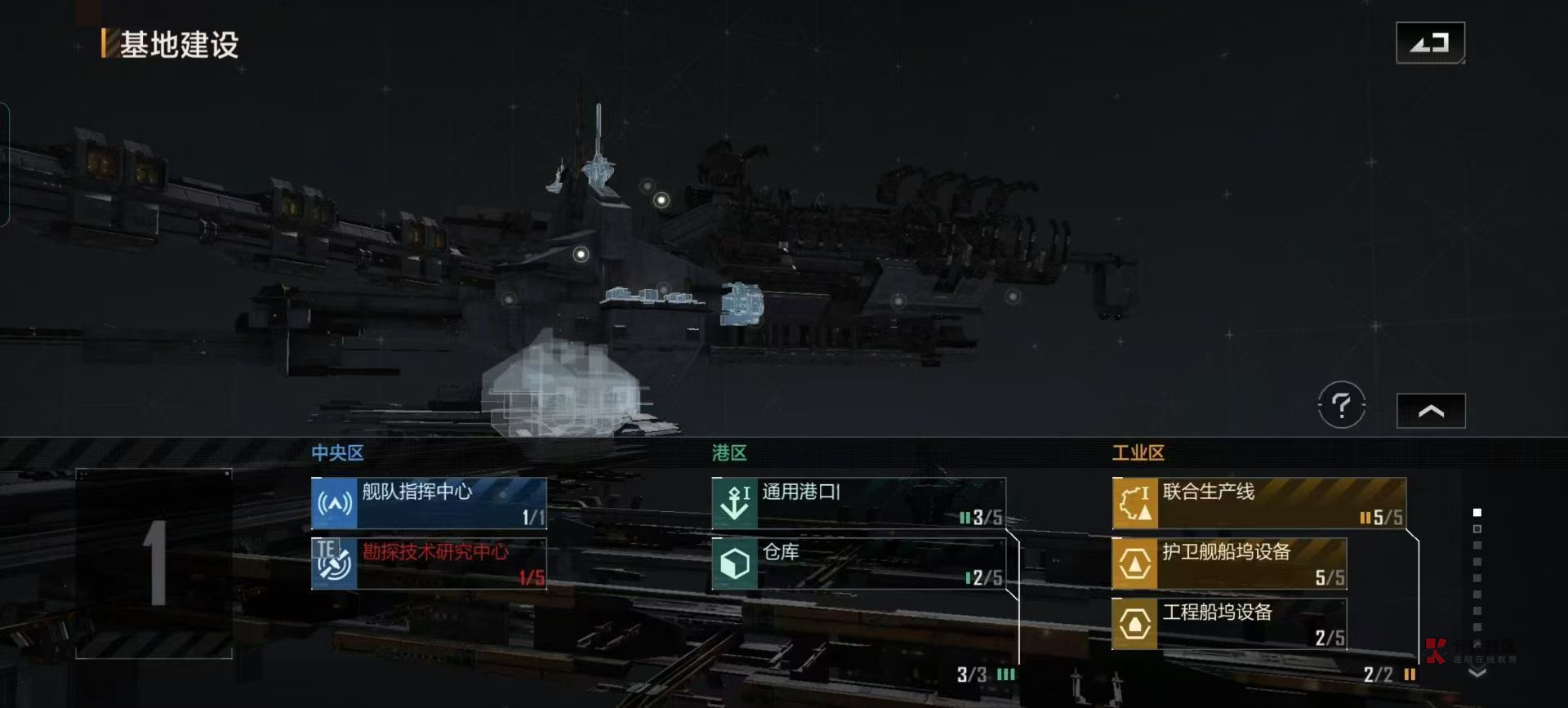Viewport: 1568px width, 708px height.
Task: Select 舰队指挥中心 building entry
Action: click(x=429, y=503)
